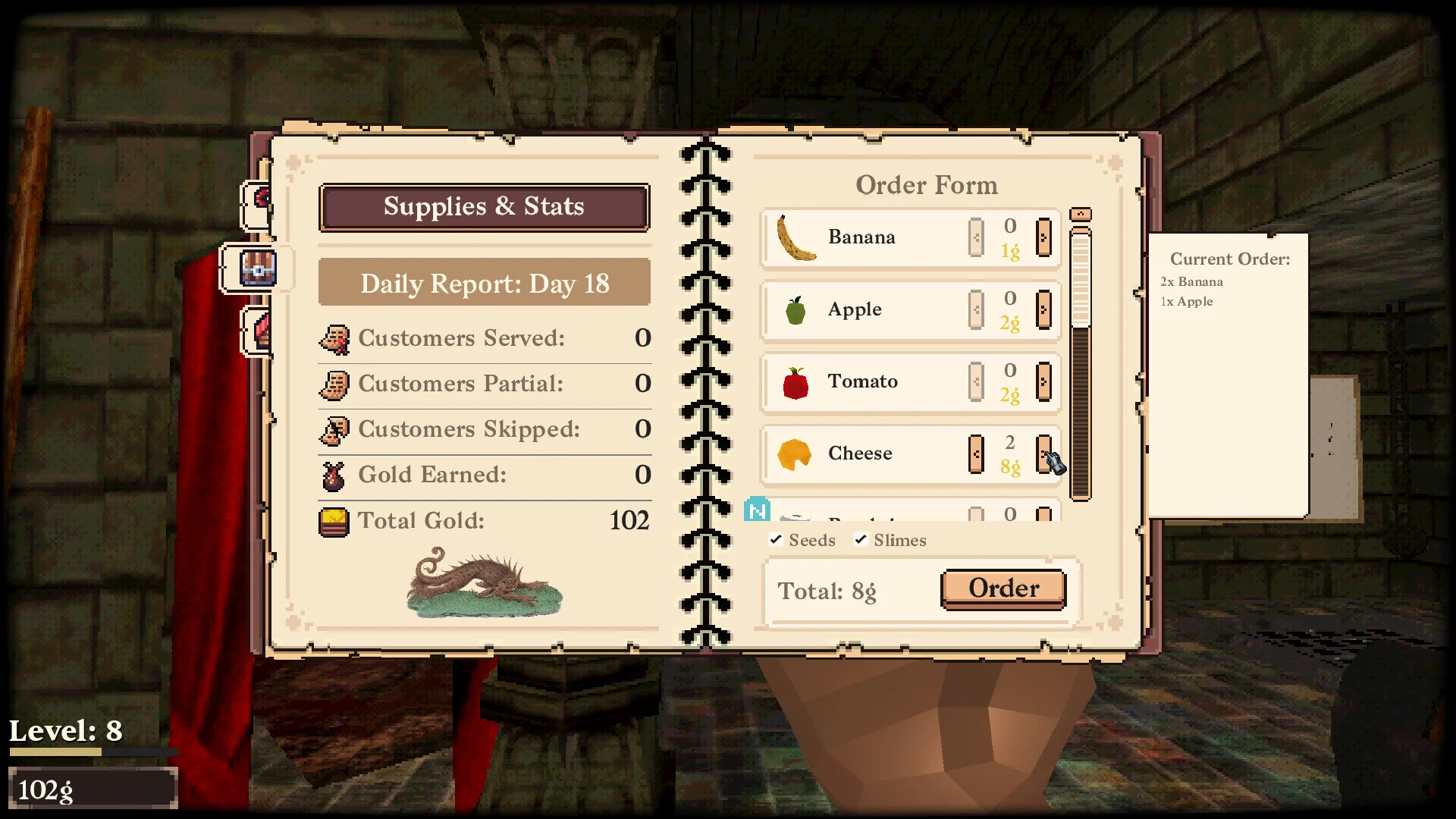The height and width of the screenshot is (819, 1456).
Task: Increase the Banana quantity
Action: coord(1043,237)
